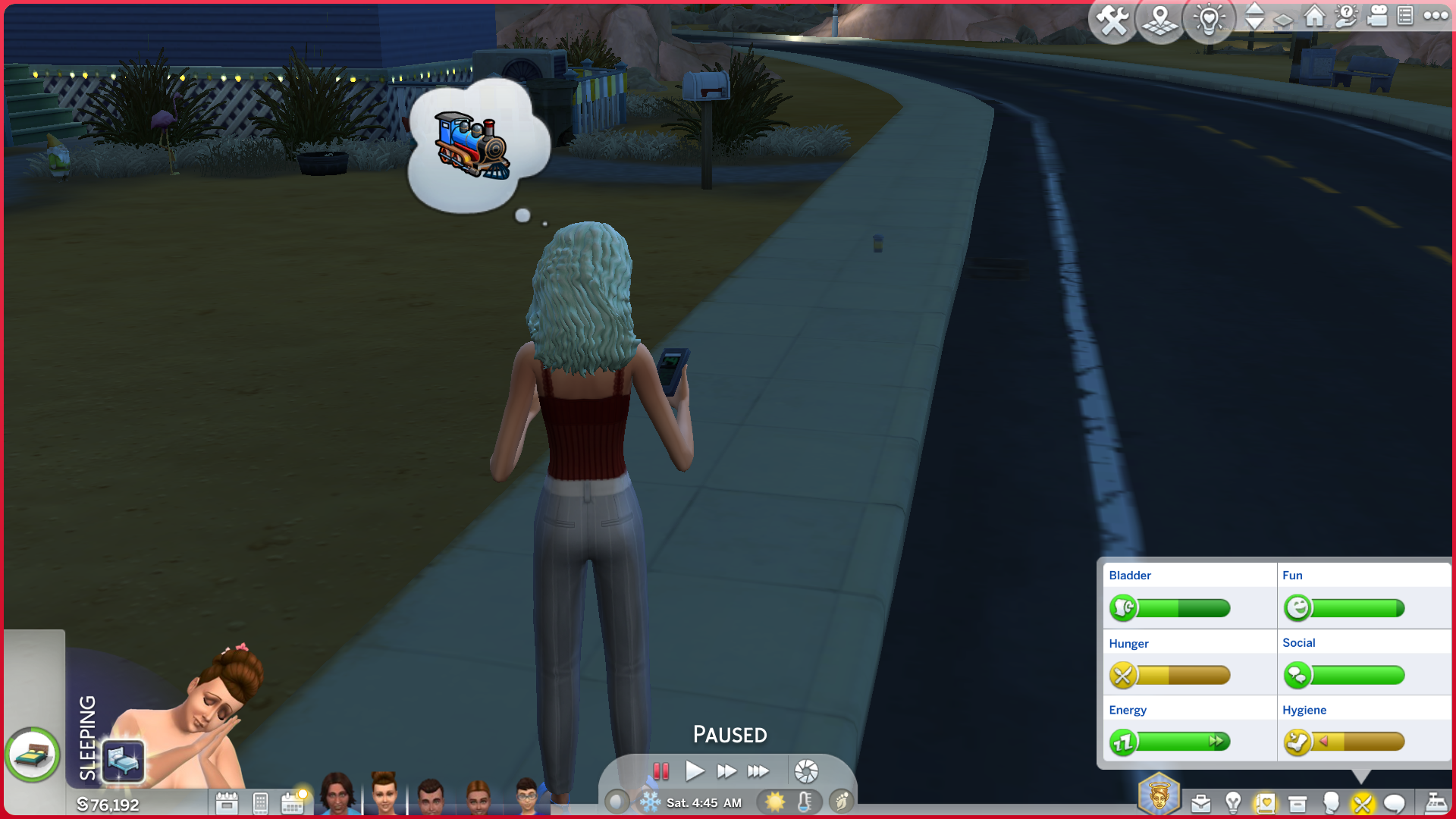Open the career briefcase panel
This screenshot has width=1456, height=819.
1200,803
